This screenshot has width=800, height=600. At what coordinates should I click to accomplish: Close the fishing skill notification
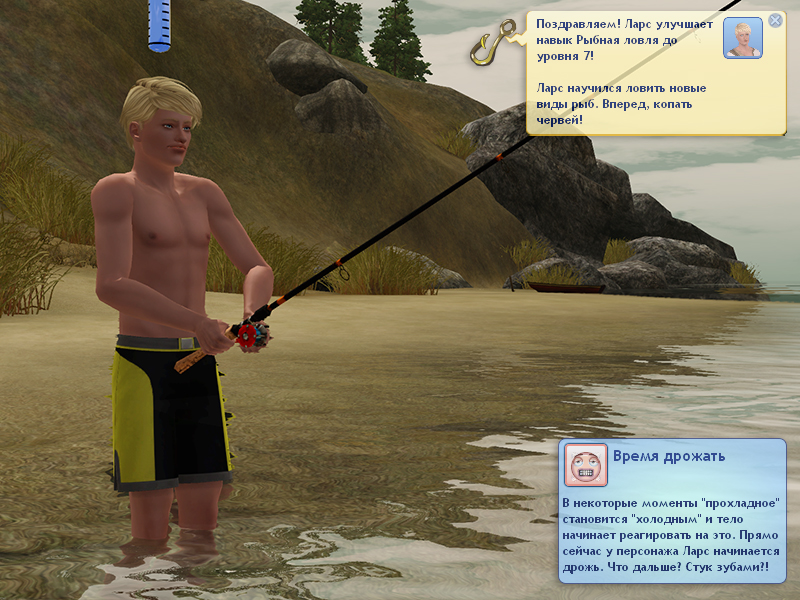[x=775, y=20]
